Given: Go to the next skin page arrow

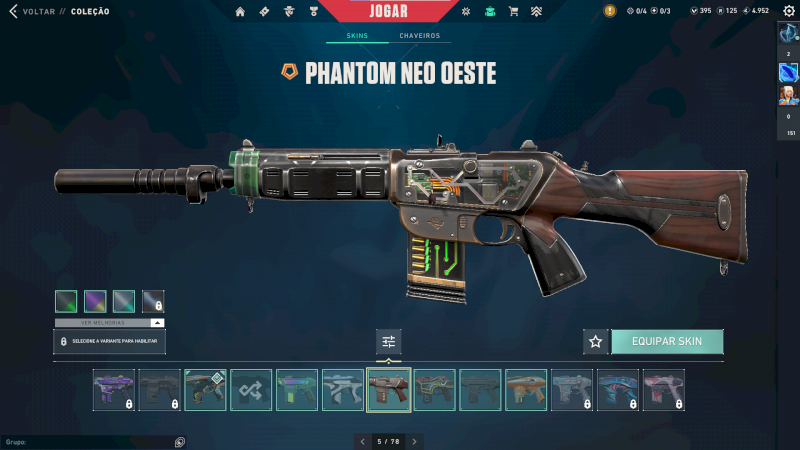Looking at the screenshot, I should (415, 441).
